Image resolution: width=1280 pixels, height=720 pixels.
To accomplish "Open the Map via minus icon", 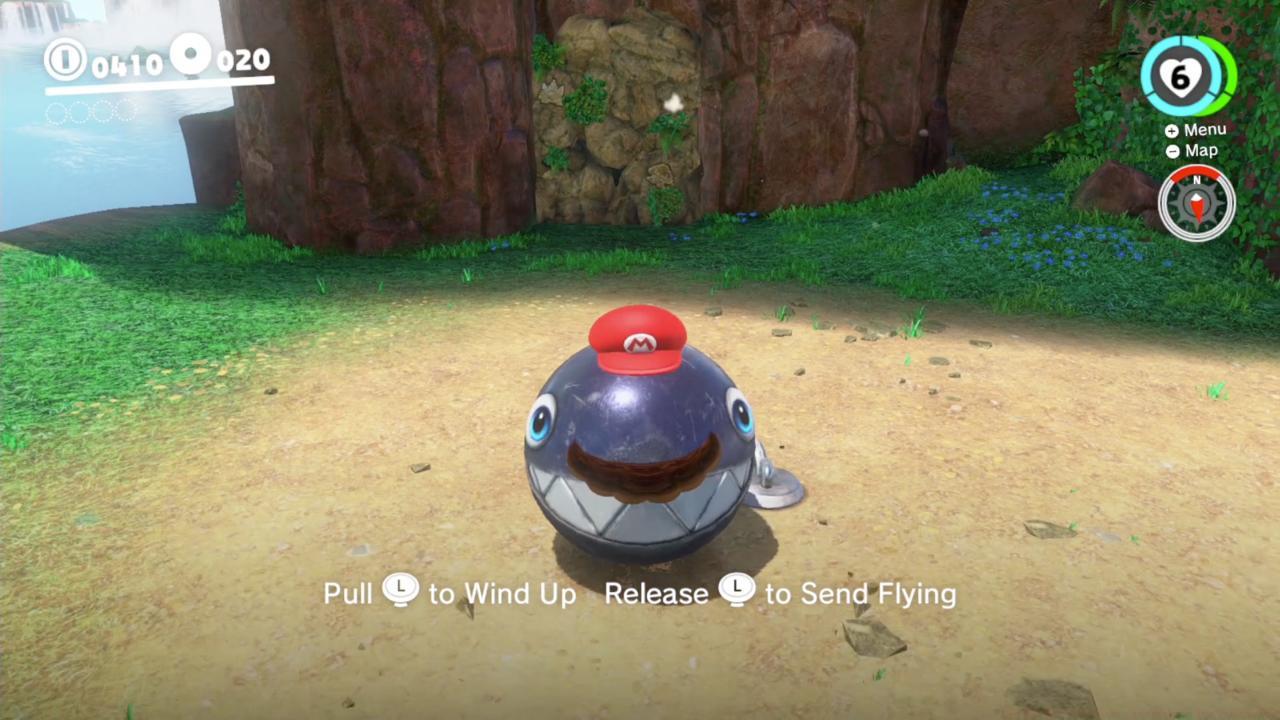I will pos(1171,150).
